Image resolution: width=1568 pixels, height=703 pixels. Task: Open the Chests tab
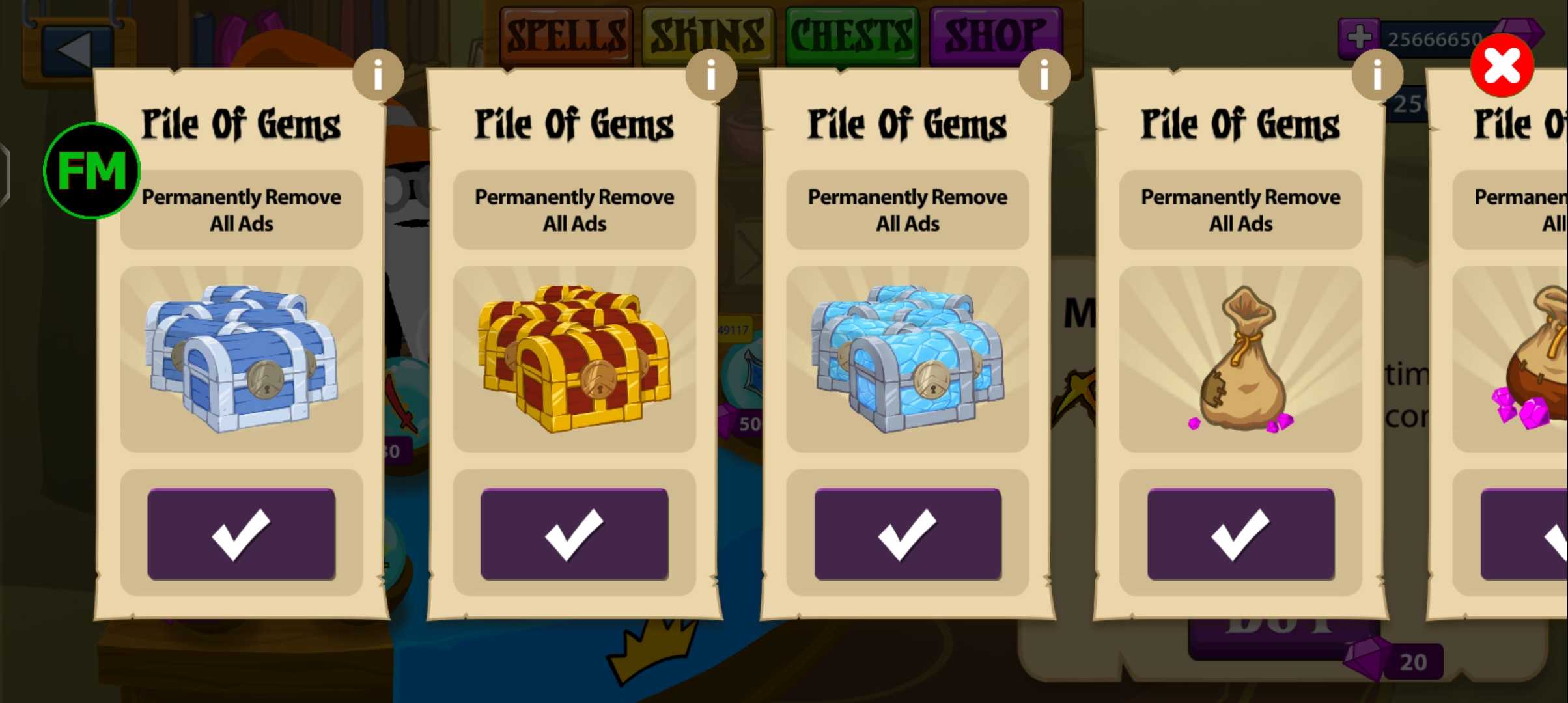pyautogui.click(x=852, y=34)
